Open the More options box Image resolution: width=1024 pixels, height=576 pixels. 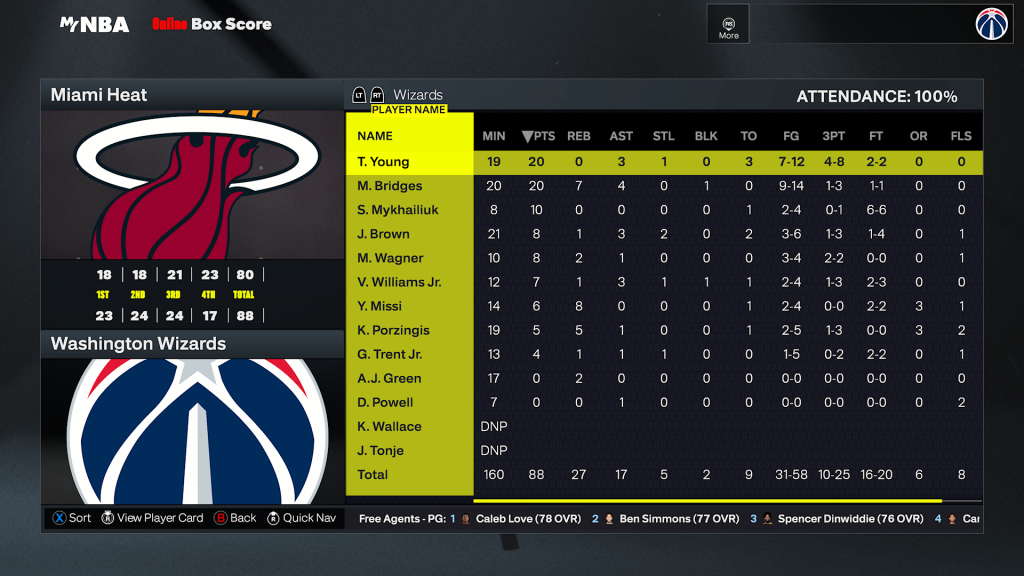pyautogui.click(x=729, y=25)
